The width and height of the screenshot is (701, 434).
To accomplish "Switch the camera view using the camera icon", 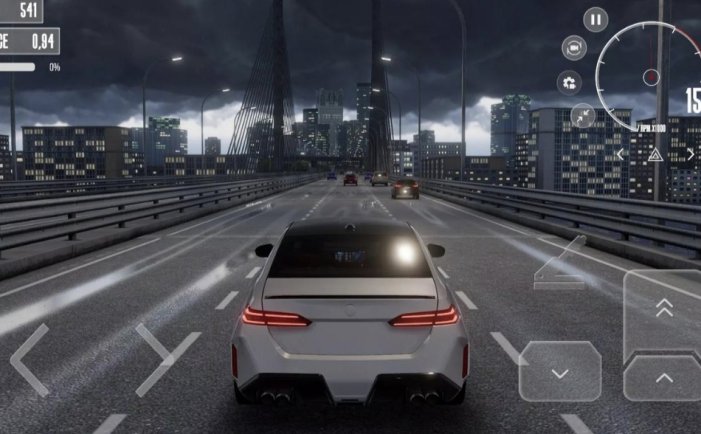I will pyautogui.click(x=573, y=48).
